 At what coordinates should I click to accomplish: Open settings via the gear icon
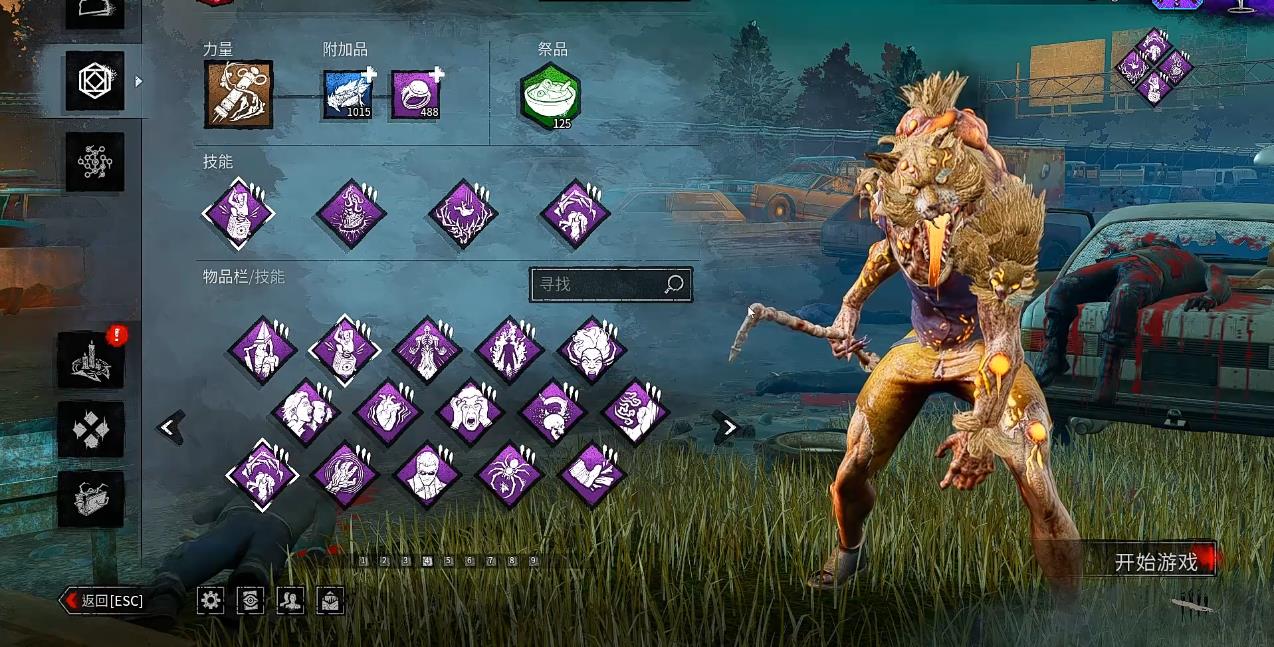[210, 600]
